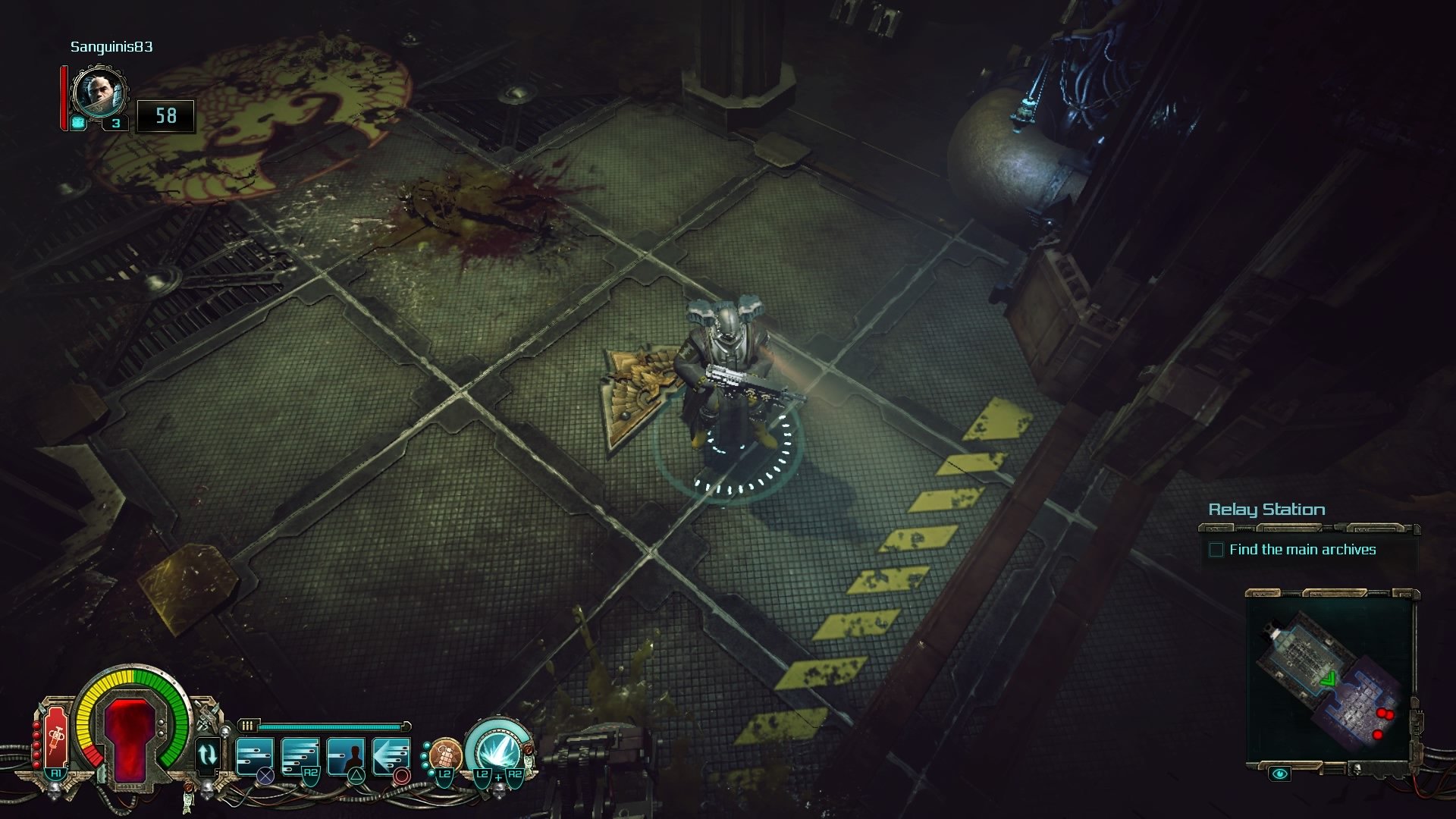Select the silhouette decoy skill icon
This screenshot has width=1456, height=819.
(345, 755)
